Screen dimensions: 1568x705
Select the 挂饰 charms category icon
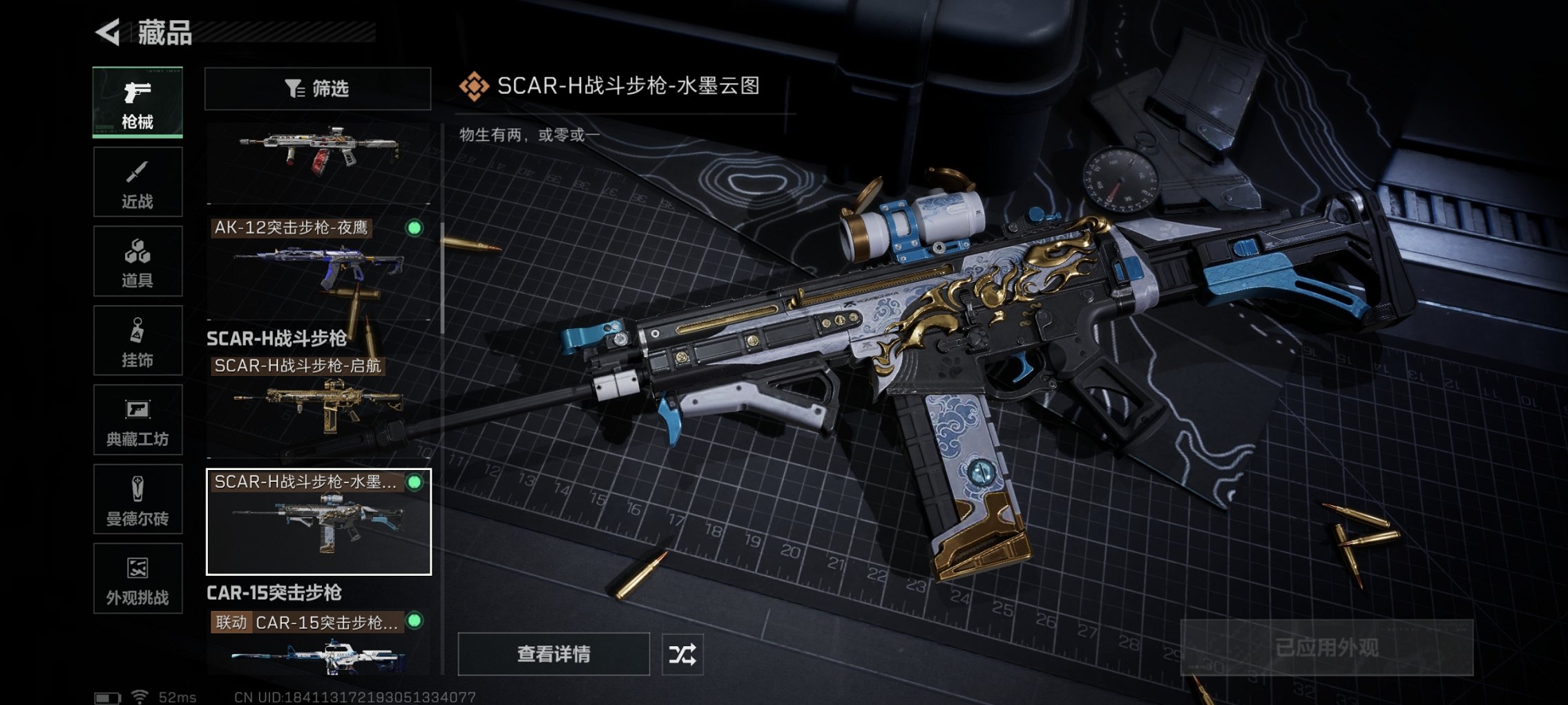[x=137, y=340]
